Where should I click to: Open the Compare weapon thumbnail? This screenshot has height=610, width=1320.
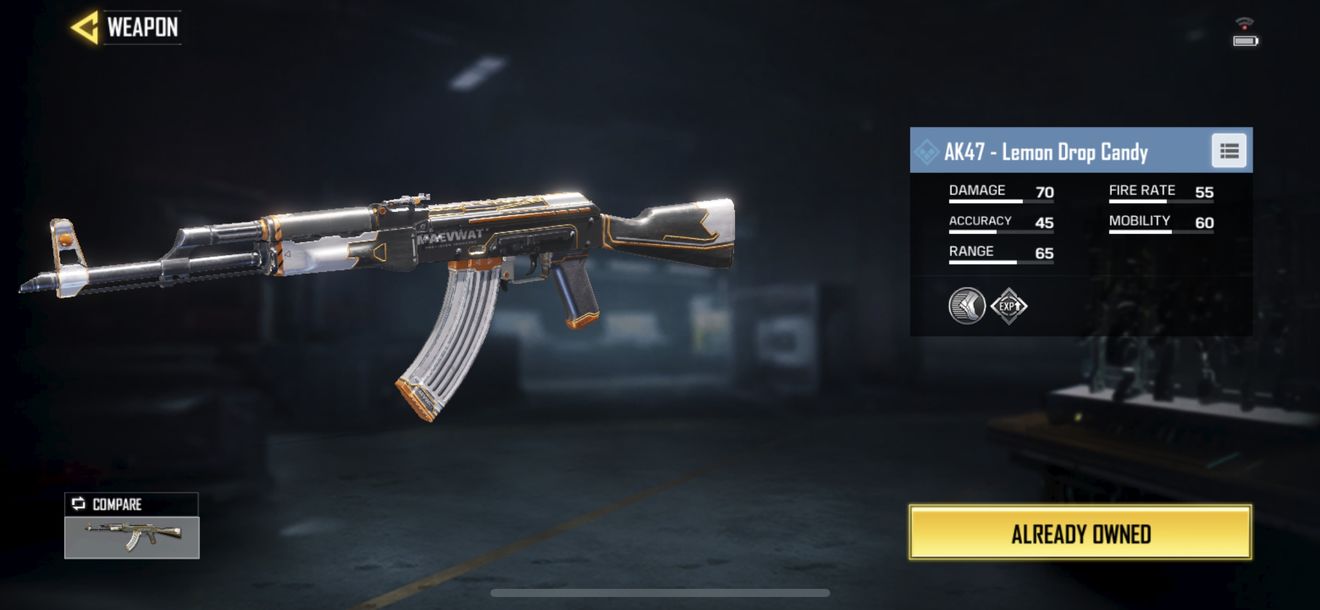[x=132, y=536]
